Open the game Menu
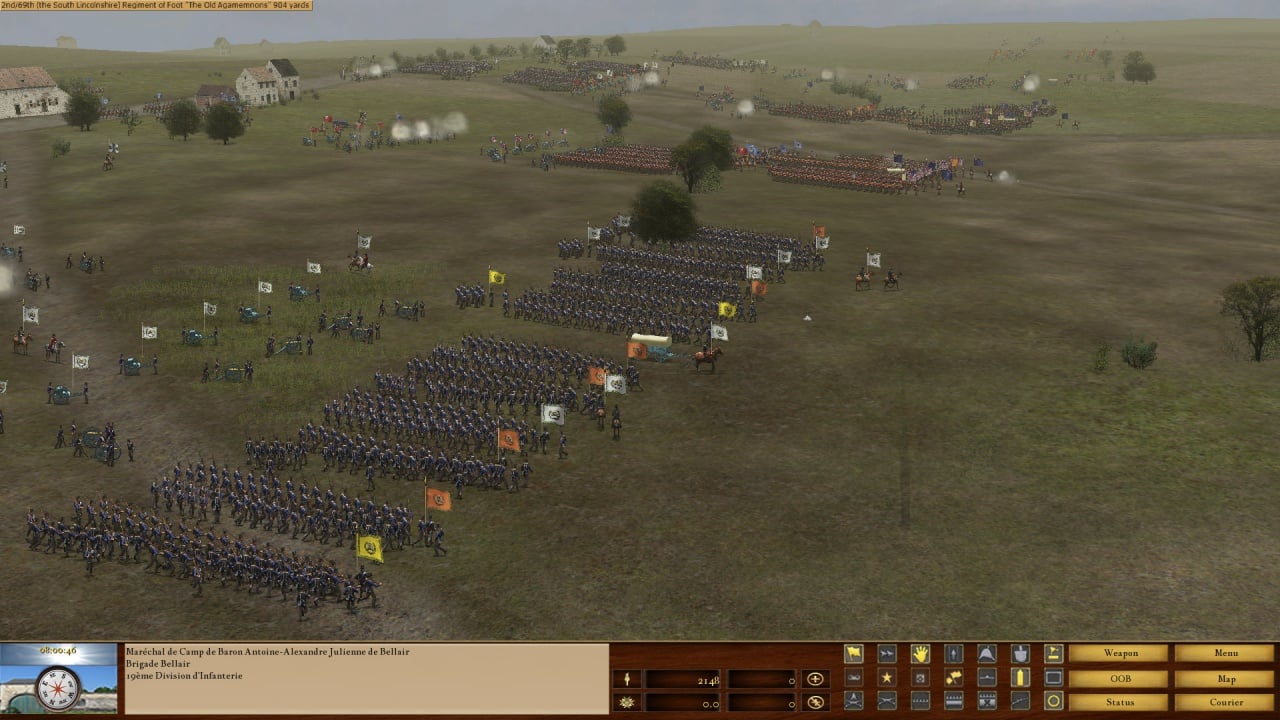 (x=1225, y=653)
